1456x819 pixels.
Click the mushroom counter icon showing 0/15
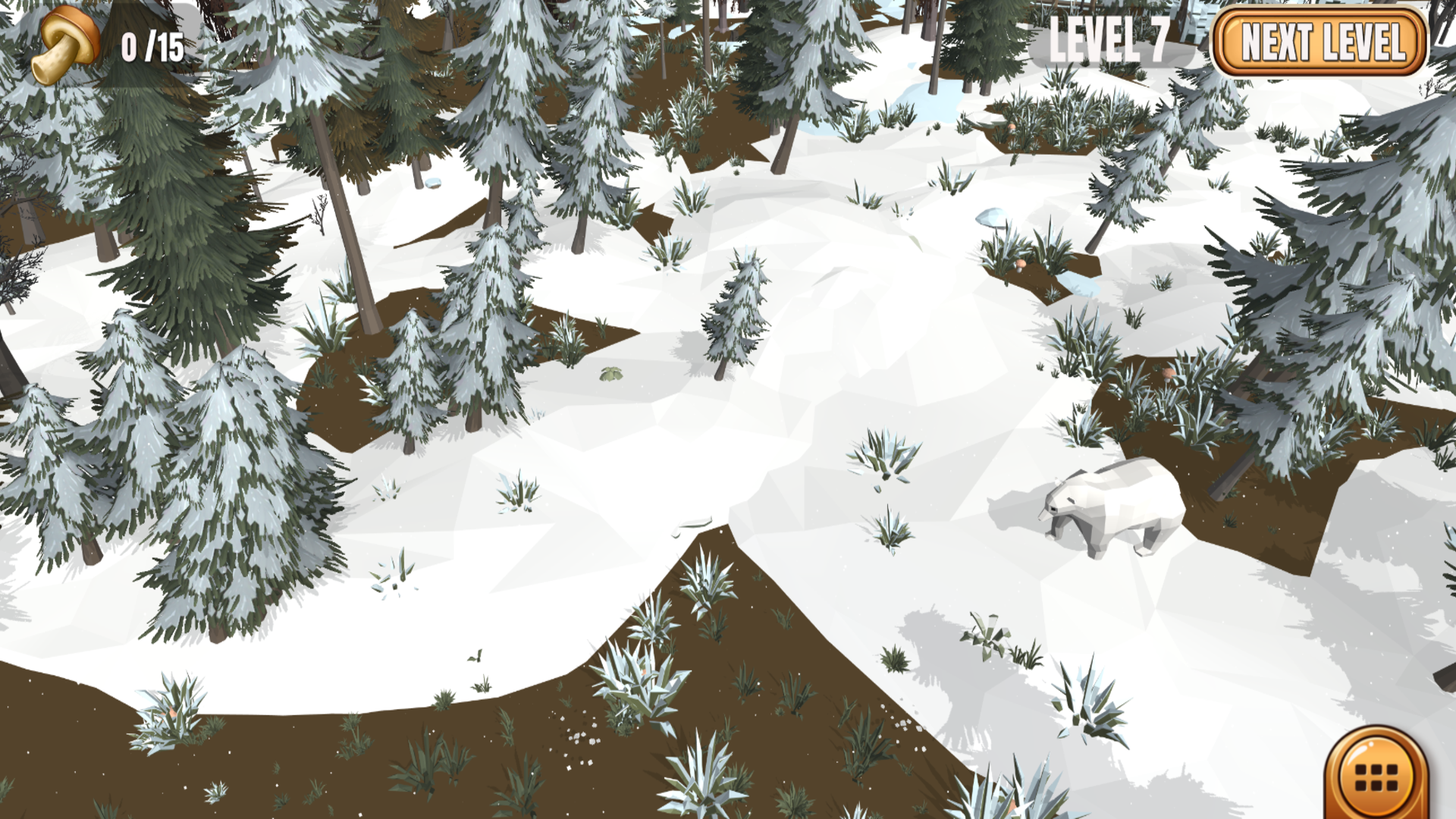click(64, 45)
